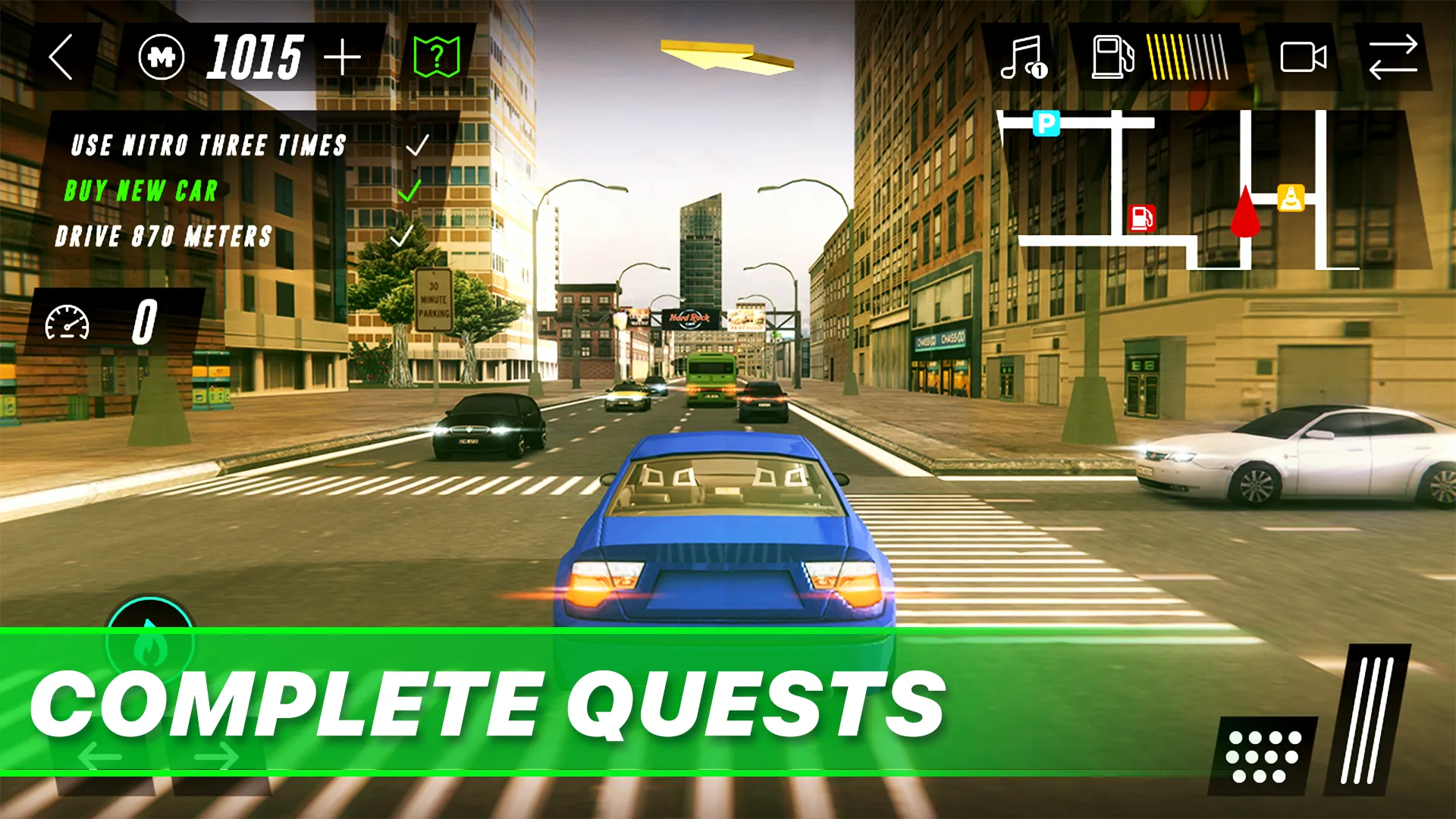Click the swap arrows transmission icon
Image resolution: width=1456 pixels, height=819 pixels.
coord(1394,57)
